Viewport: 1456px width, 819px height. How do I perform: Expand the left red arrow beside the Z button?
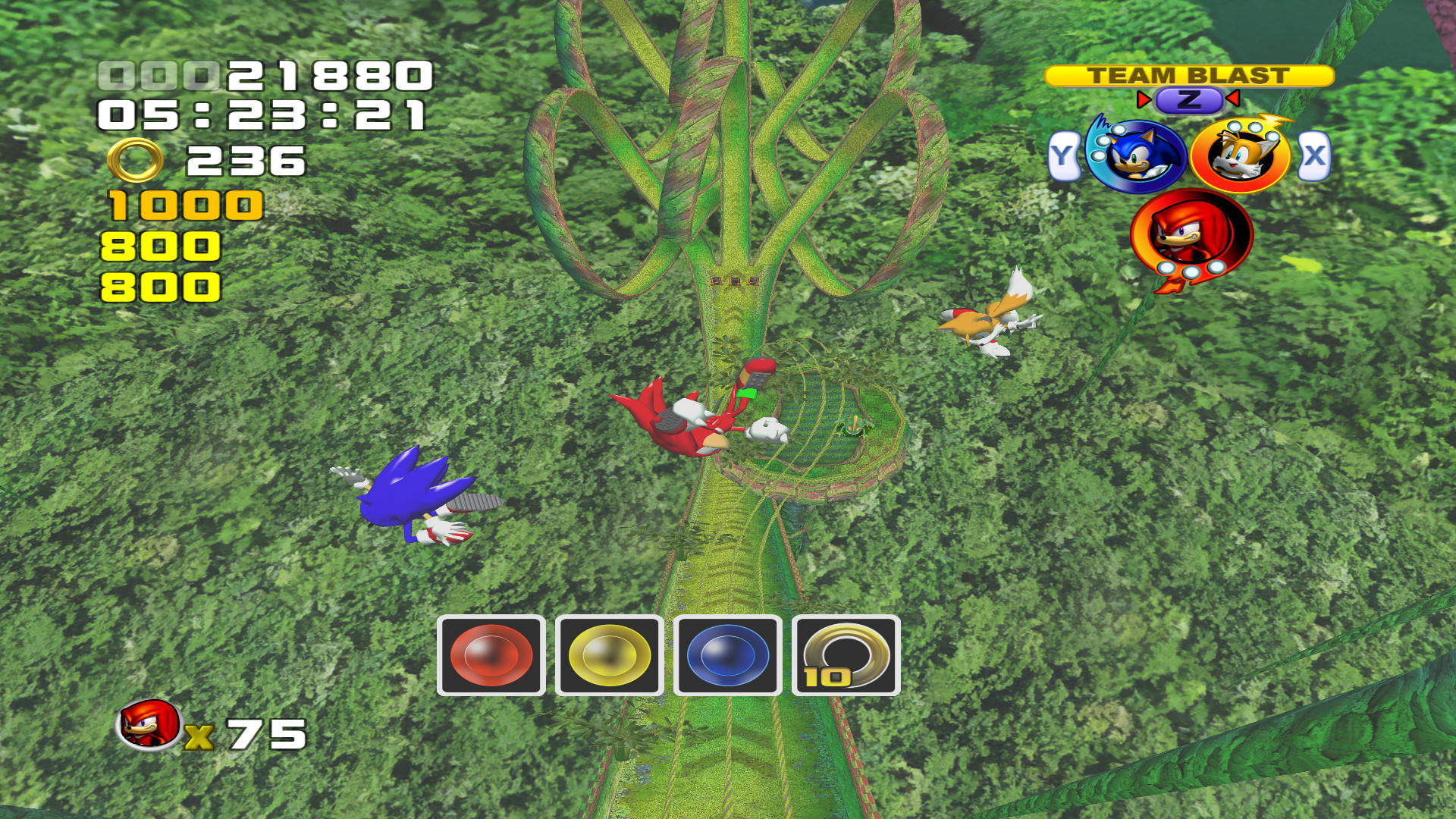click(x=1144, y=99)
